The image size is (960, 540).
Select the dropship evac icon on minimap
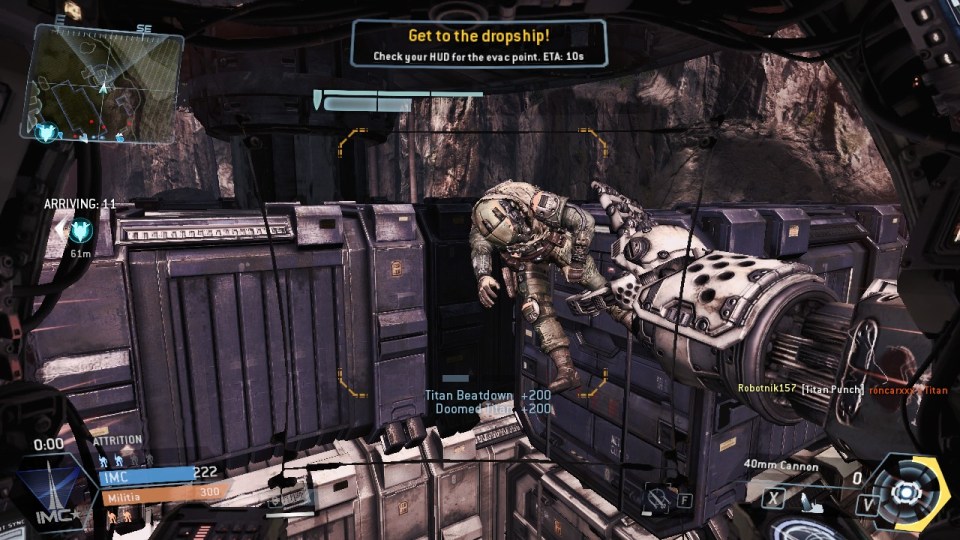46,130
